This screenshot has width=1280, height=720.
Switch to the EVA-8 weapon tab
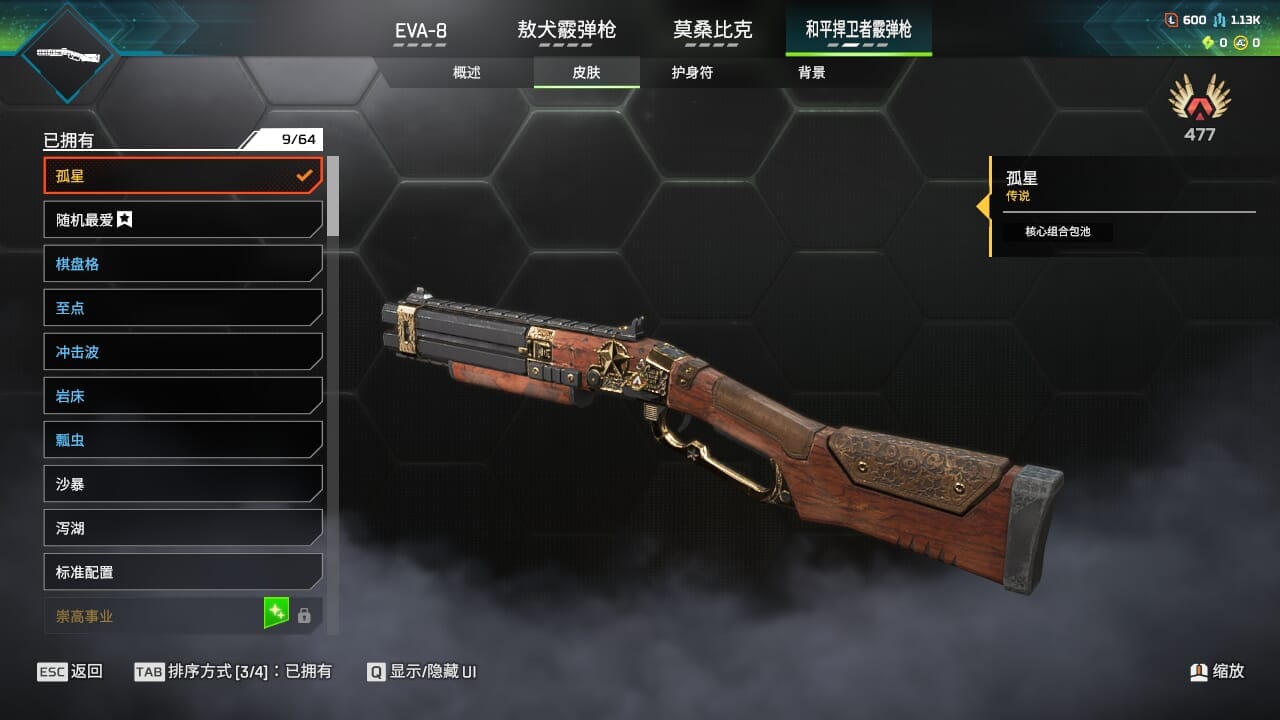pos(420,30)
